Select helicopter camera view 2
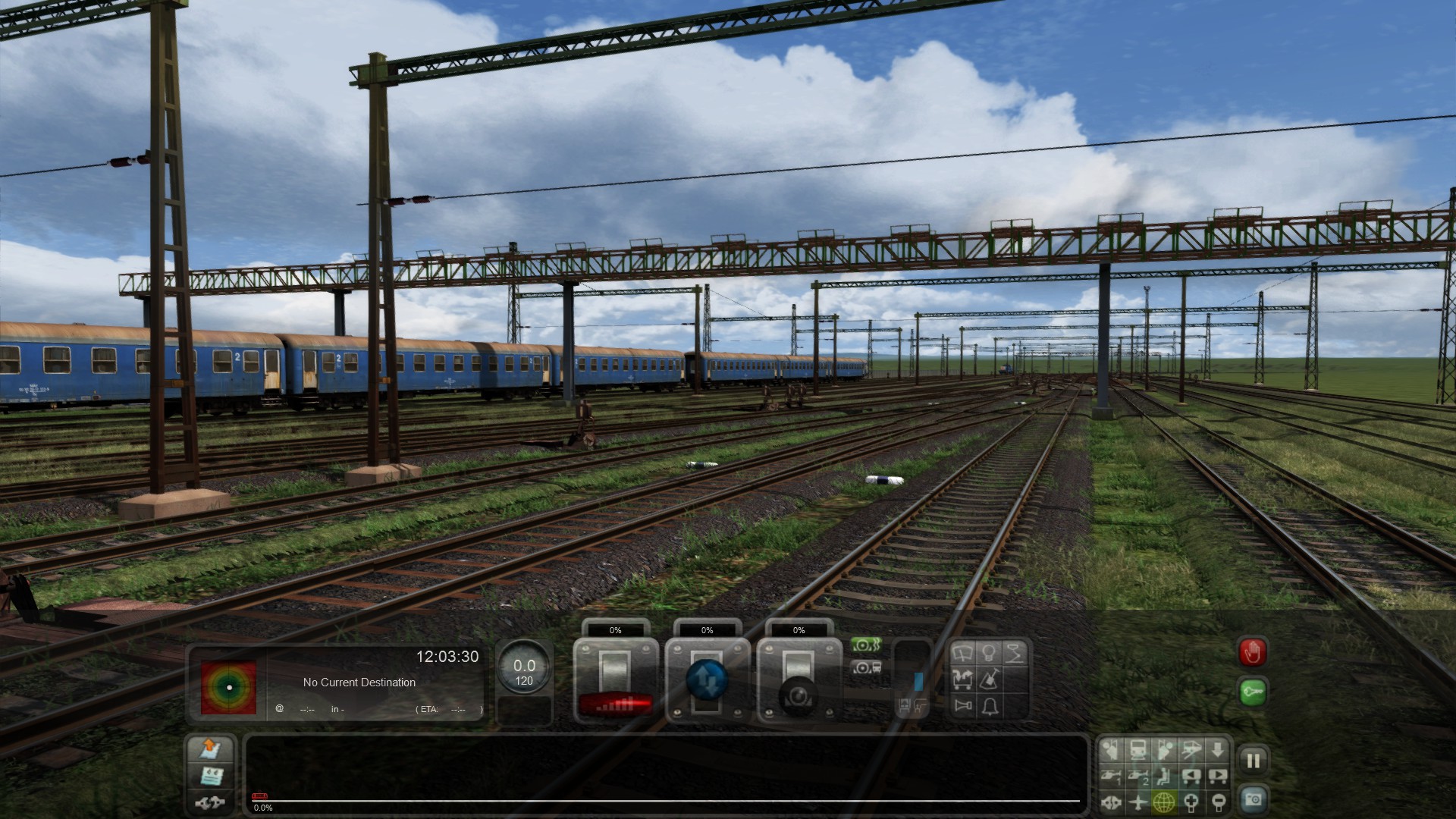Viewport: 1456px width, 819px height. pos(1137,776)
